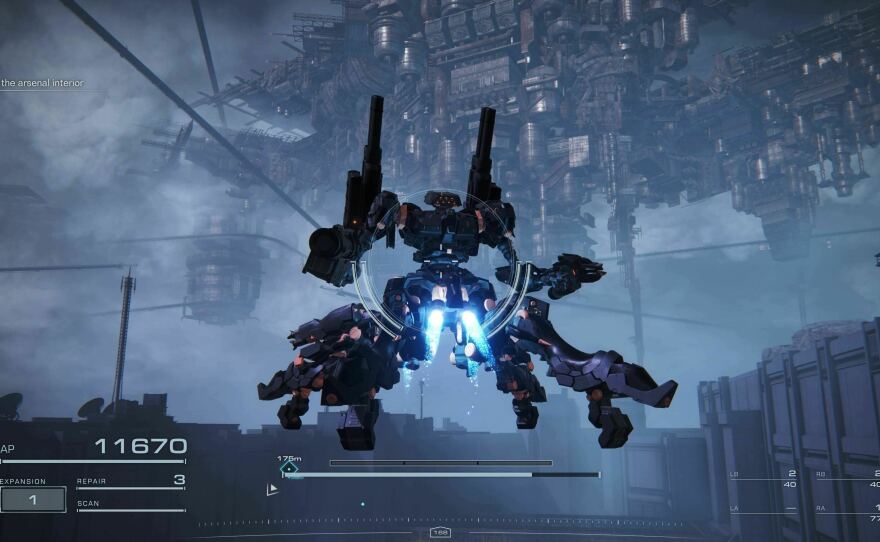Click the 175m diamond waypoint marker
The width and height of the screenshot is (880, 542).
289,467
